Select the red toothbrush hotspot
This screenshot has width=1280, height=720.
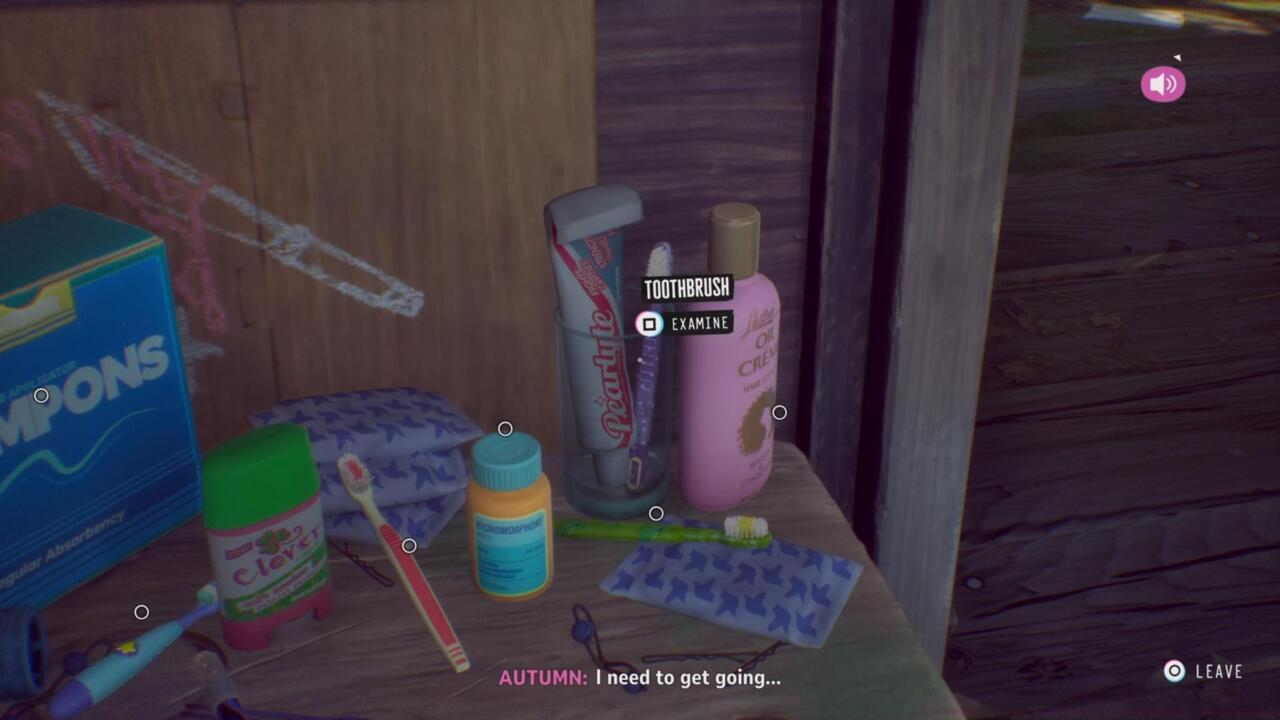(x=409, y=547)
